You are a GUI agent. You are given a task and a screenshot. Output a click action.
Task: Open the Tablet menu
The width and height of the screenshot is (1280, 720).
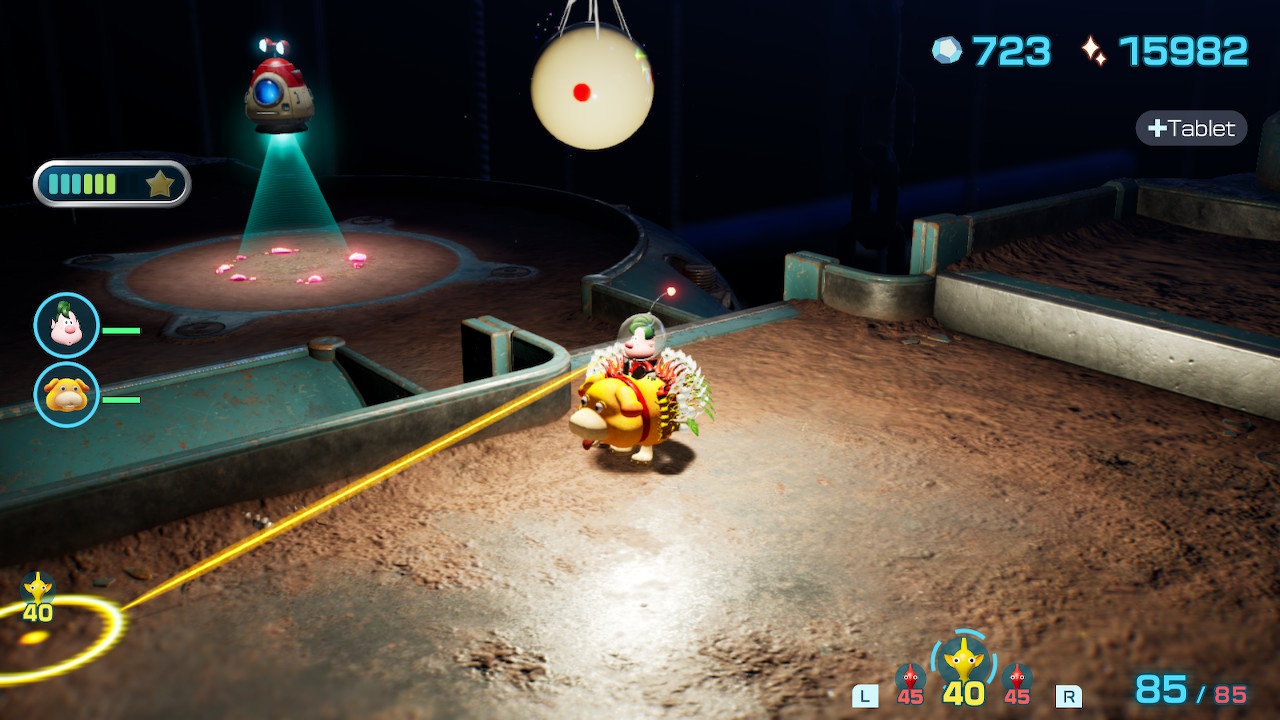(1191, 128)
